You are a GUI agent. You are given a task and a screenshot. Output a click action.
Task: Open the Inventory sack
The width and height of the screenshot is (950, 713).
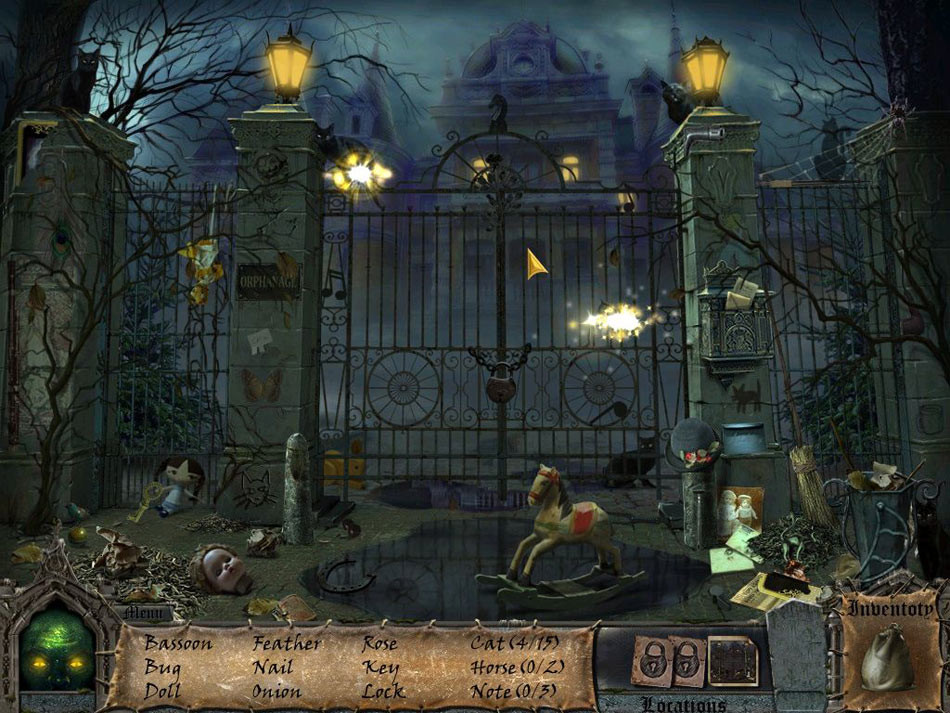[885, 655]
